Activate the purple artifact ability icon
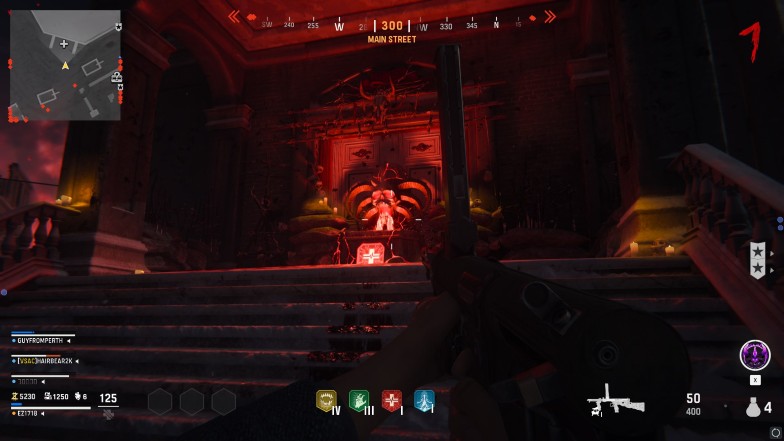This screenshot has width=784, height=441. pyautogui.click(x=754, y=355)
